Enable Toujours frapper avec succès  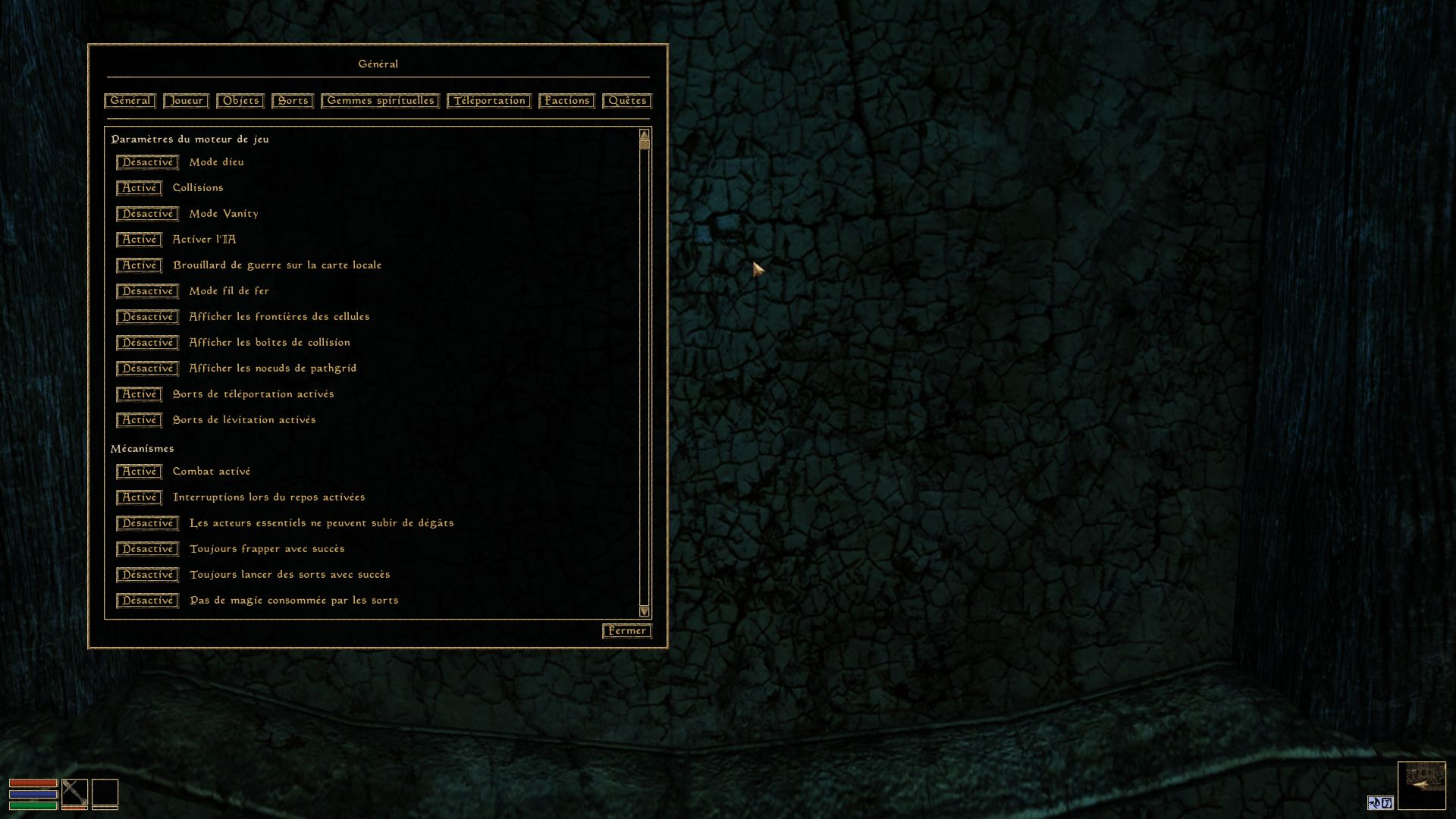(147, 549)
